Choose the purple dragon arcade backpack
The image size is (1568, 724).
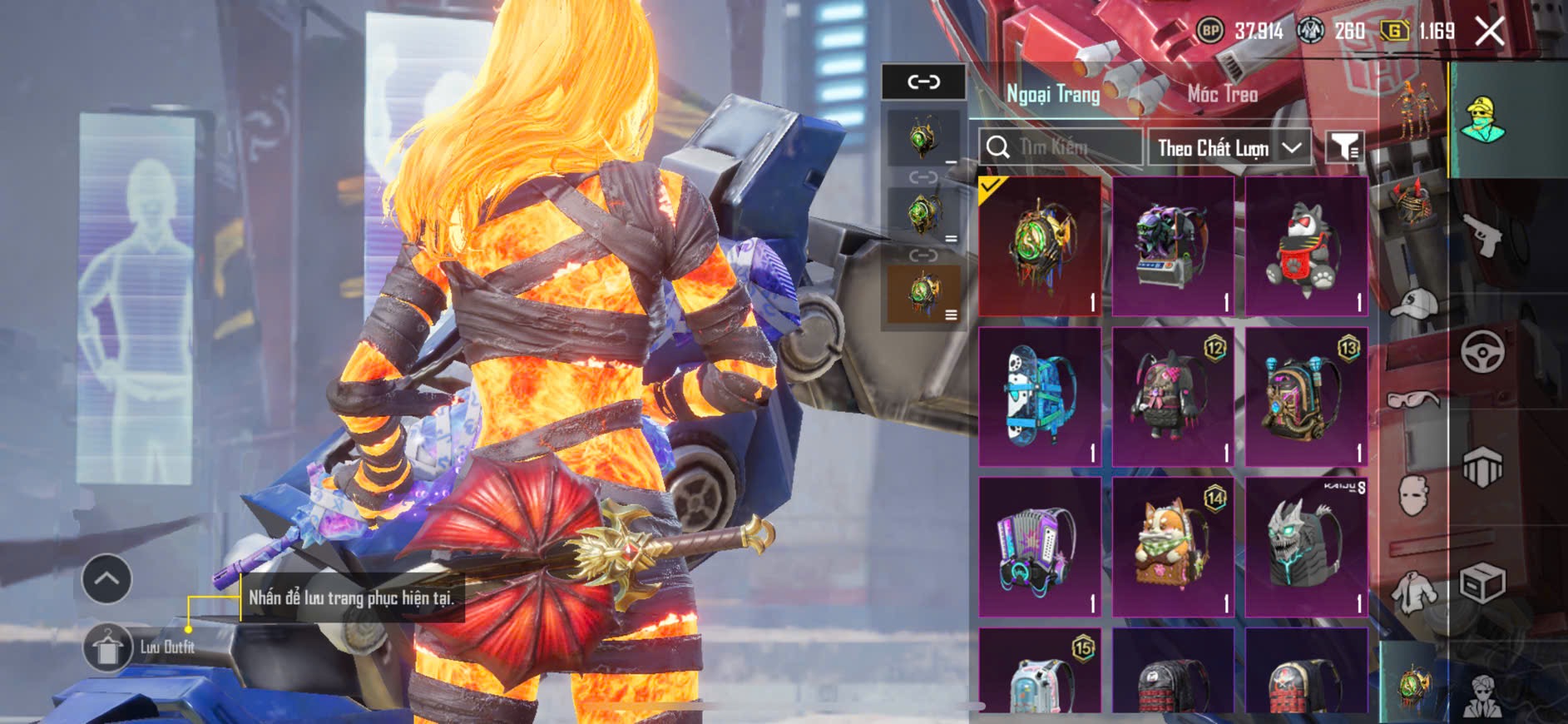click(x=1173, y=245)
